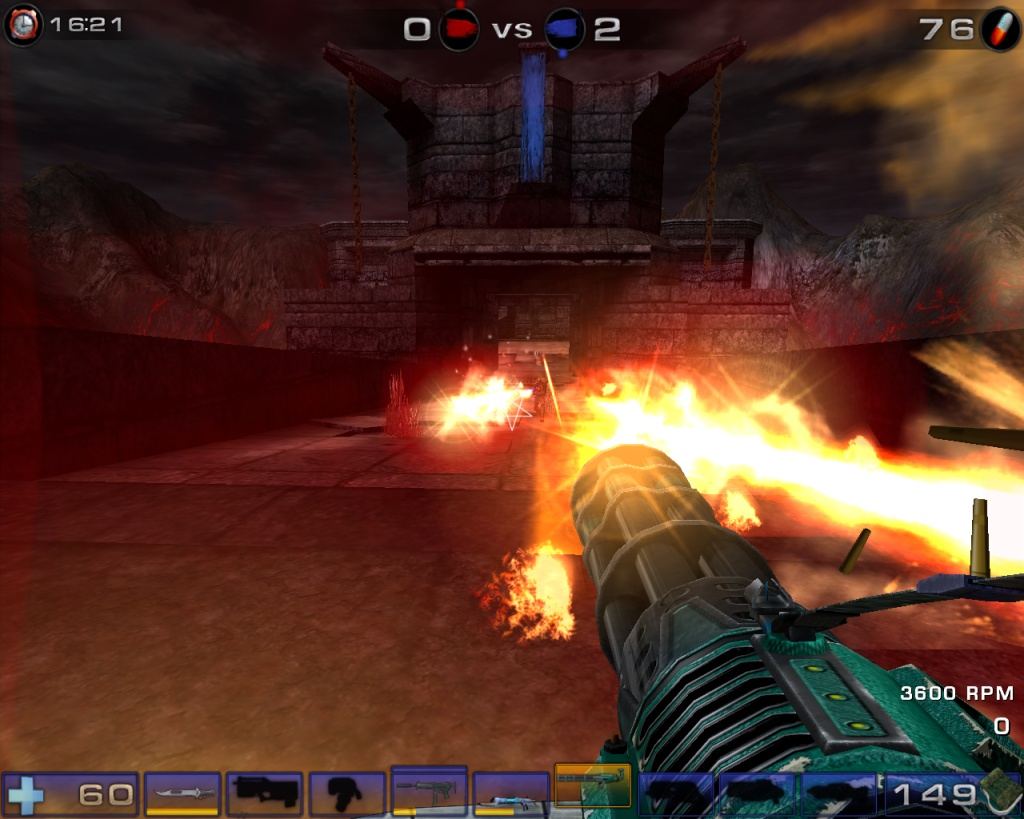Click the adrenaline pill icon

click(x=999, y=29)
